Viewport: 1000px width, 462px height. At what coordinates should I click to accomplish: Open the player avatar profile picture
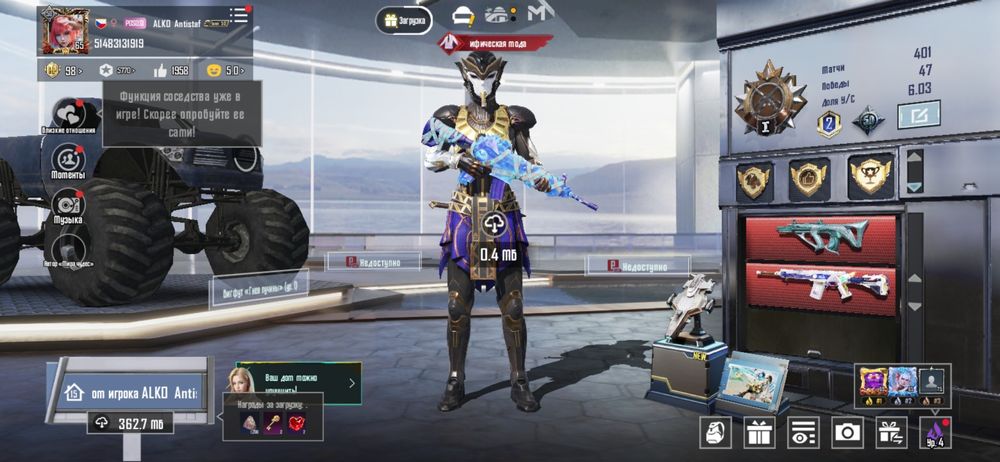click(x=63, y=30)
